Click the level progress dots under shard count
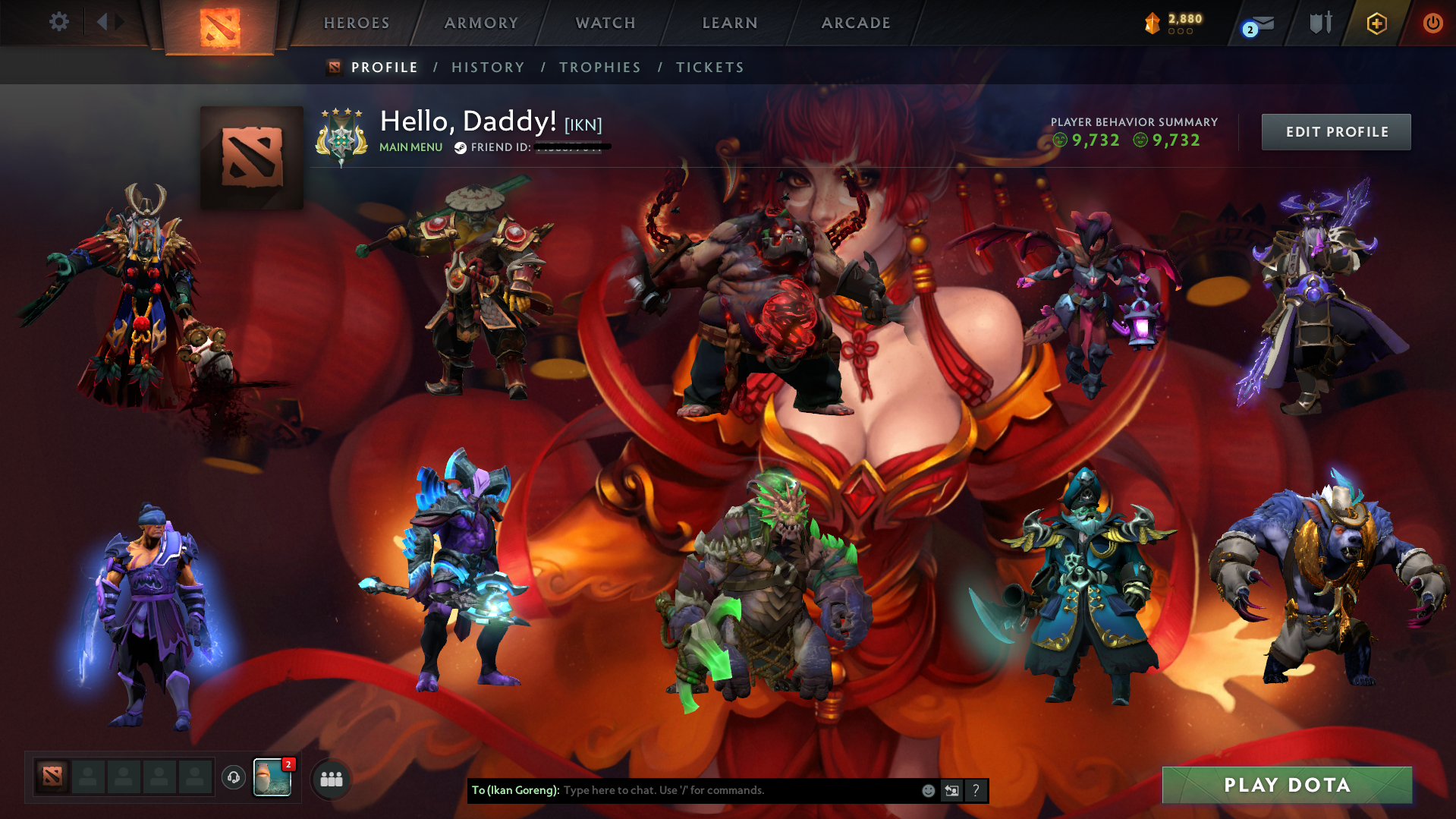Screen dimensions: 1456x819 click(x=1179, y=32)
